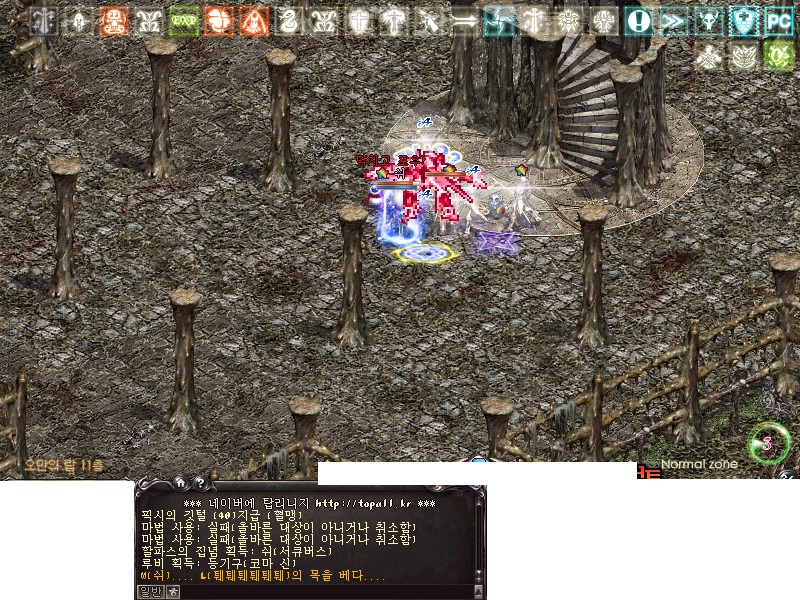Click the horned skull buff icon
This screenshot has width=800, height=600.
(708, 21)
